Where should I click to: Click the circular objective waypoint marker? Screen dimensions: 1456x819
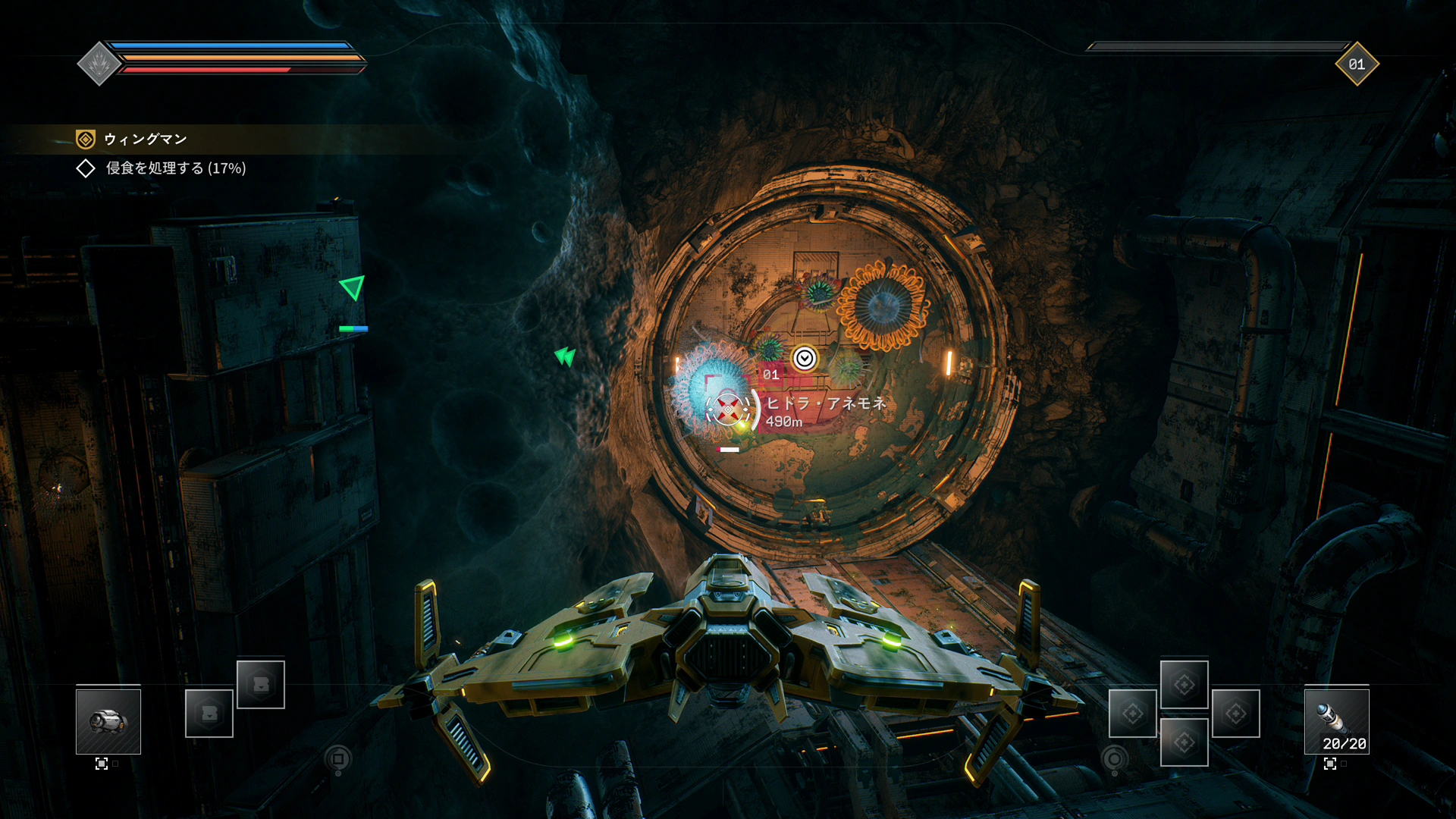pyautogui.click(x=805, y=359)
